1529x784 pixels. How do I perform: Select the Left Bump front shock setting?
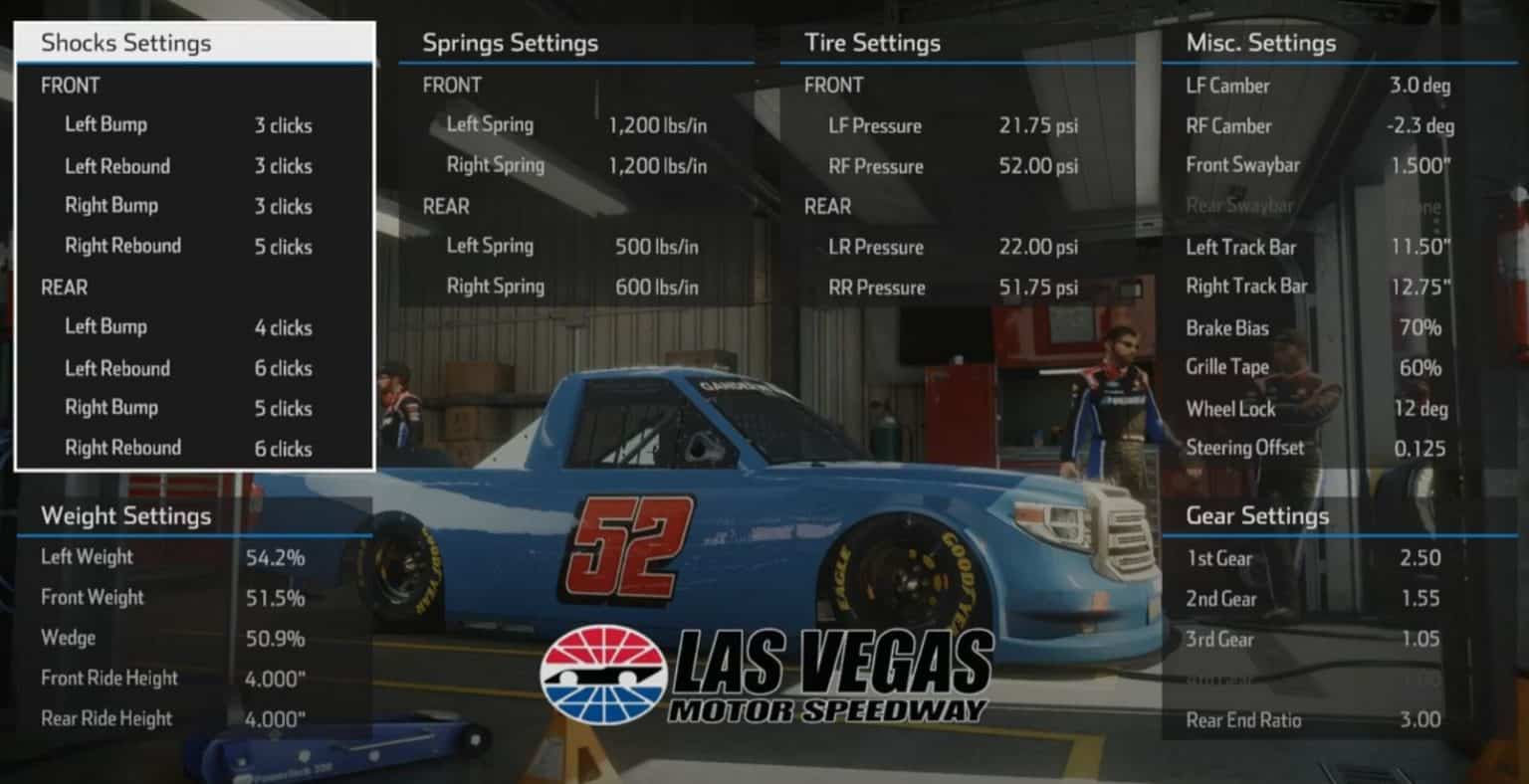pos(106,125)
